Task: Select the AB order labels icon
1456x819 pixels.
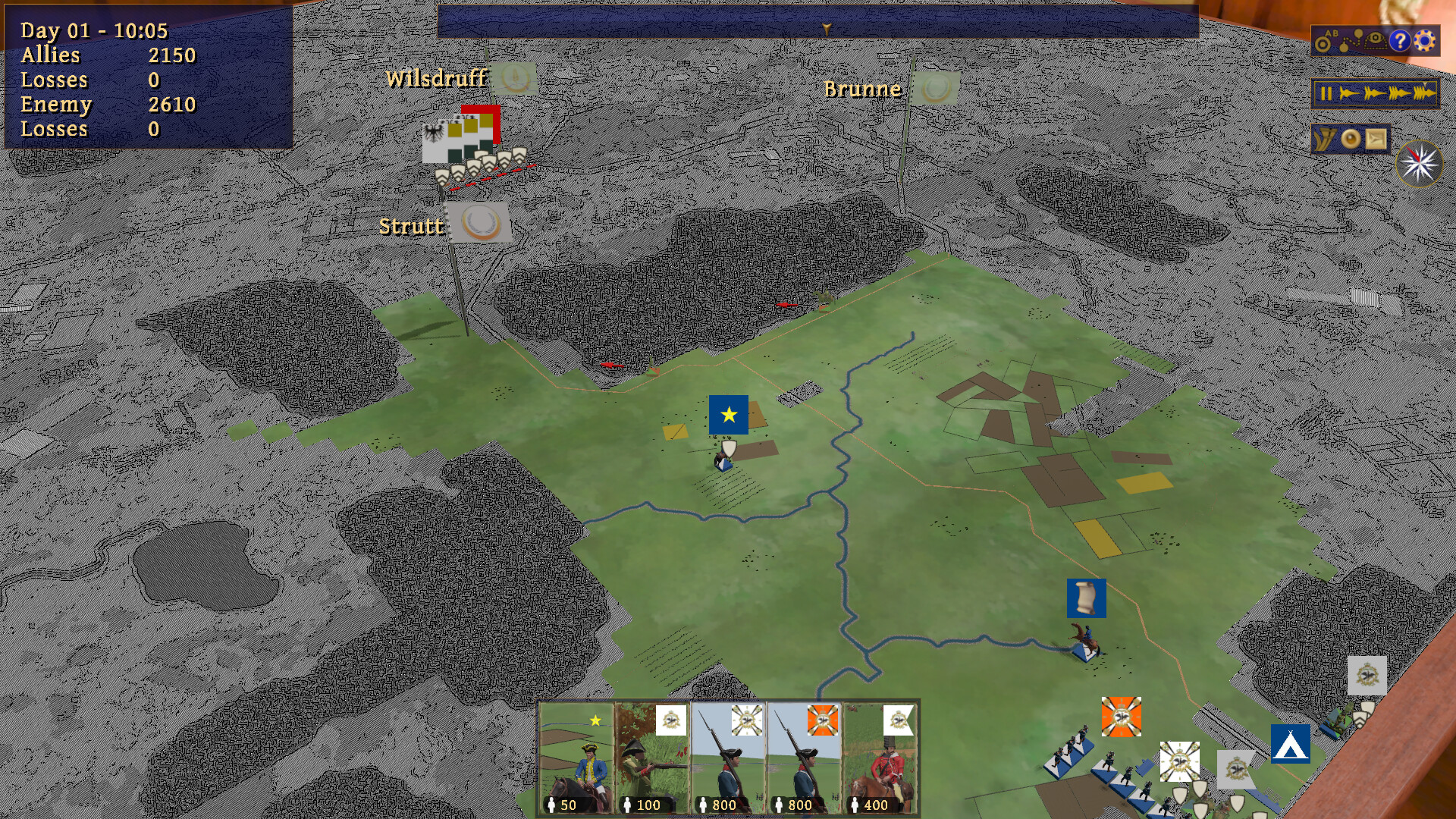Action: click(x=1323, y=42)
